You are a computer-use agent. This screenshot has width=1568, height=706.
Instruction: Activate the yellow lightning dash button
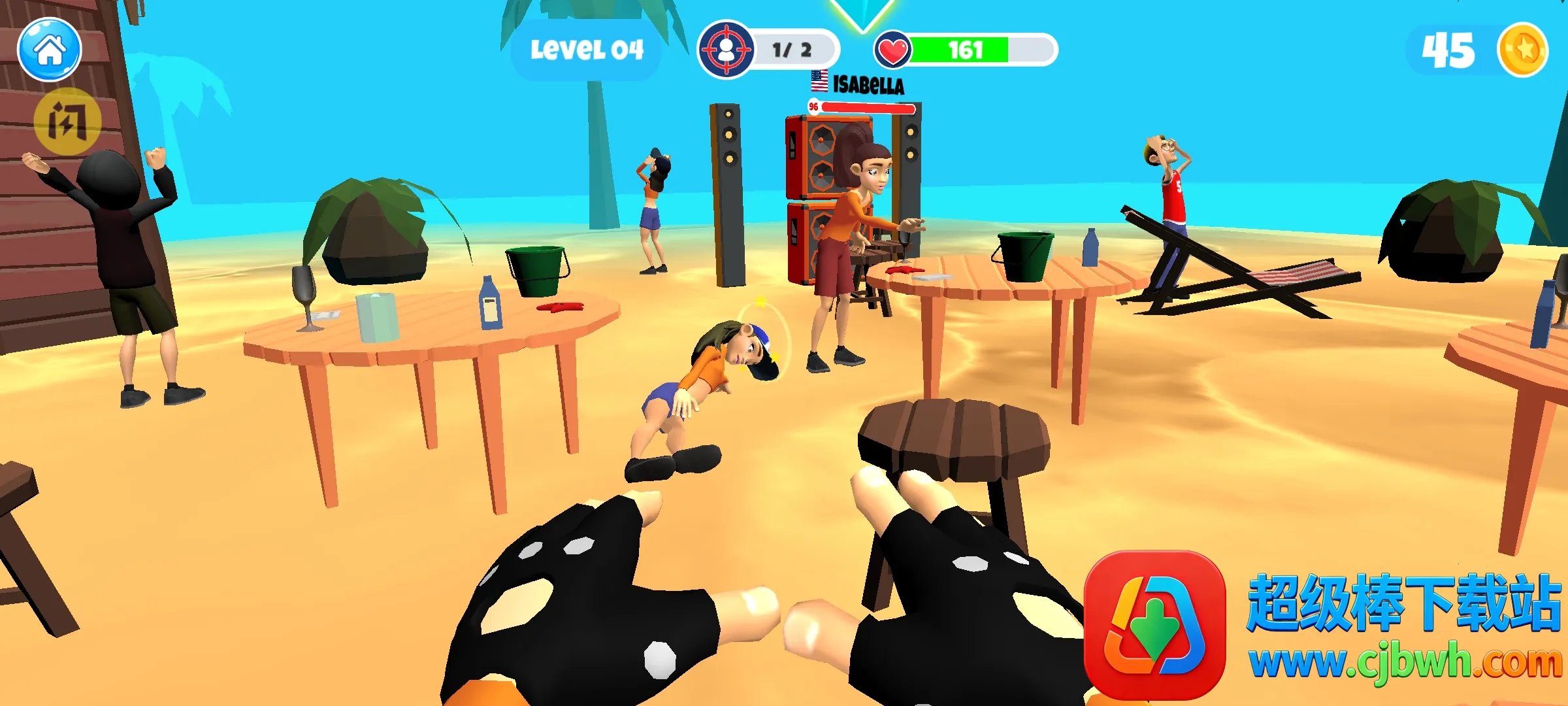pyautogui.click(x=67, y=122)
